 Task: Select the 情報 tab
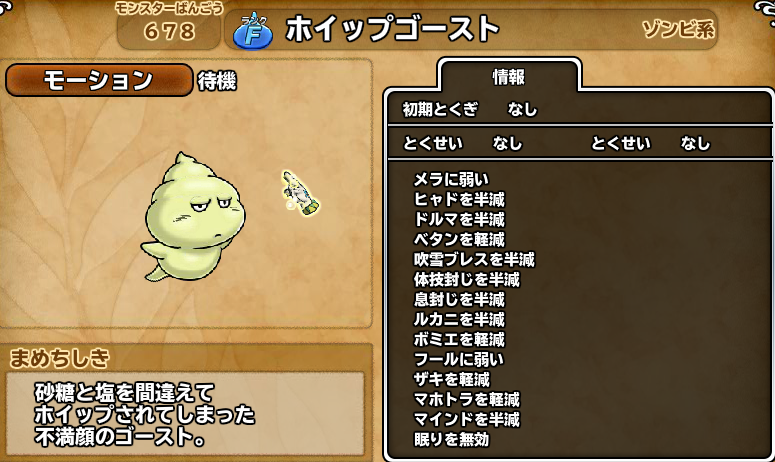pyautogui.click(x=509, y=78)
